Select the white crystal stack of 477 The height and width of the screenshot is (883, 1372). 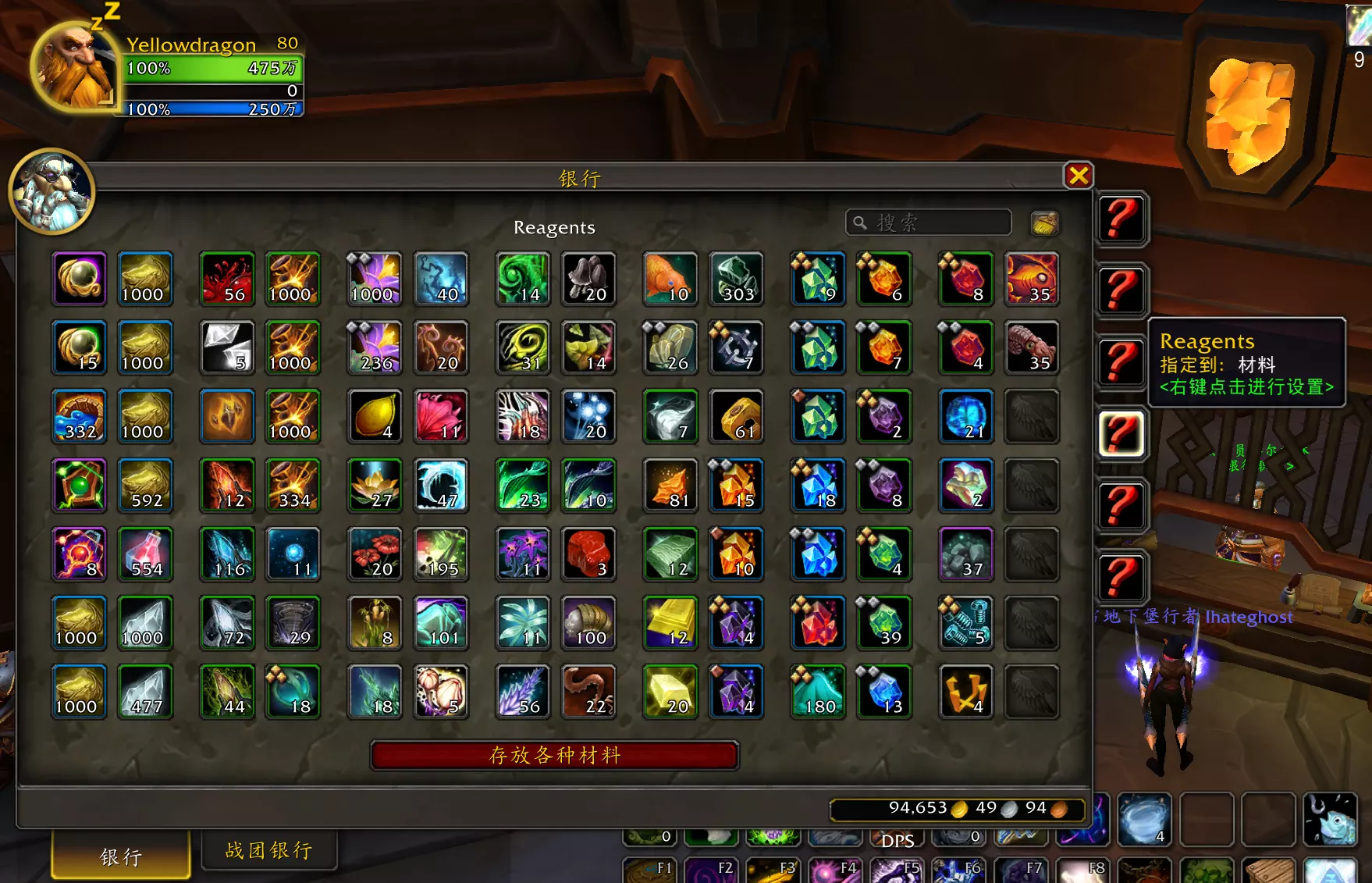coord(145,691)
